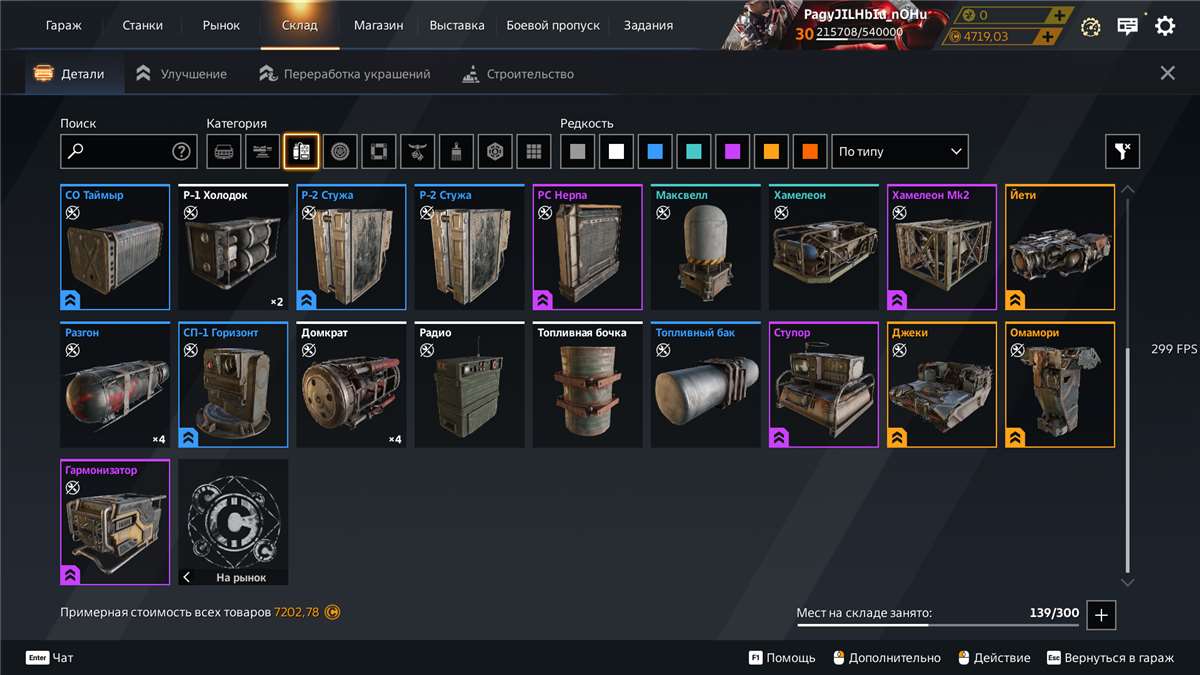
Task: Close the warehouse panel with X
Action: pyautogui.click(x=1167, y=73)
